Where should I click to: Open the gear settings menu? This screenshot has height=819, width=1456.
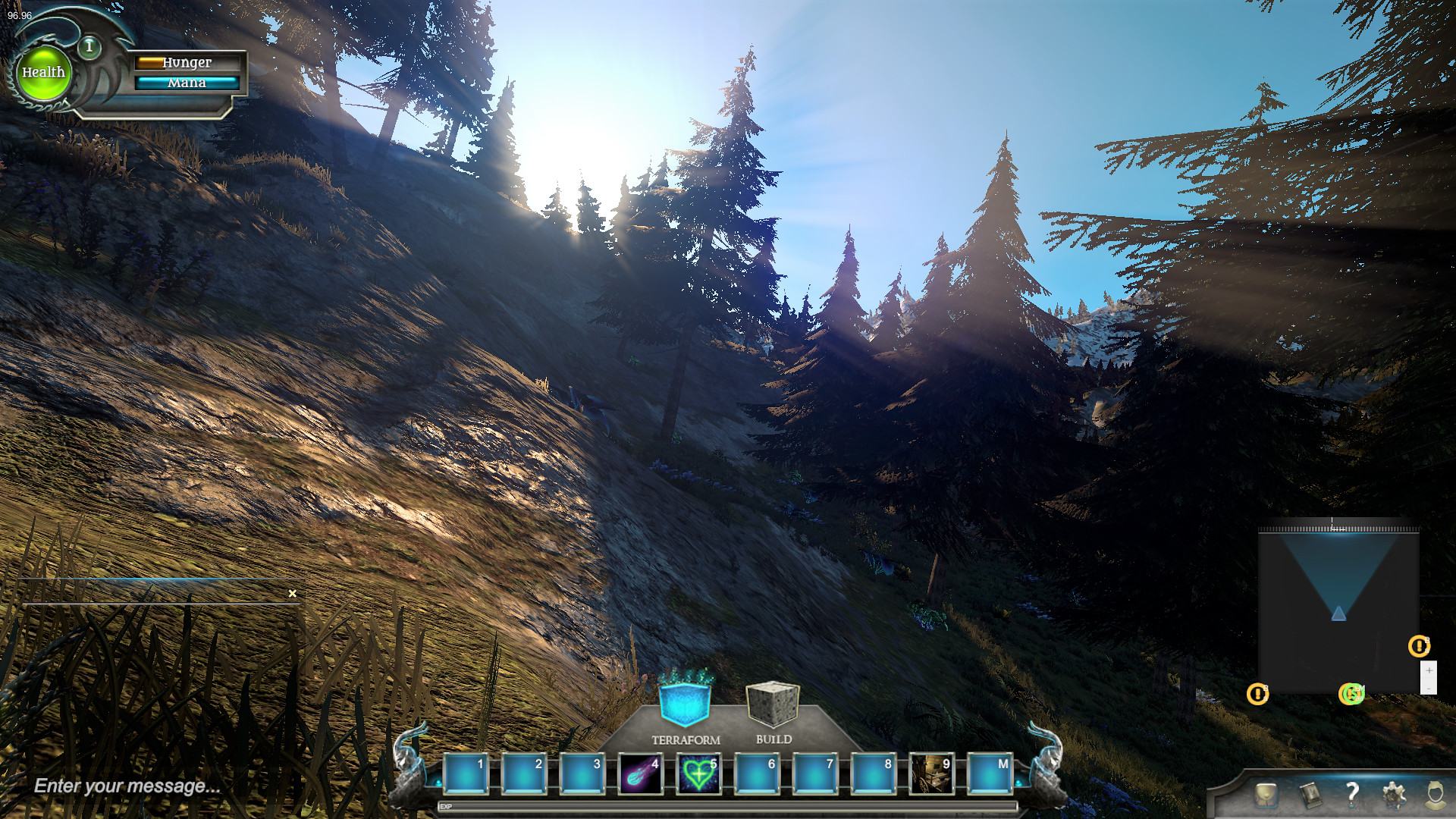(1393, 795)
